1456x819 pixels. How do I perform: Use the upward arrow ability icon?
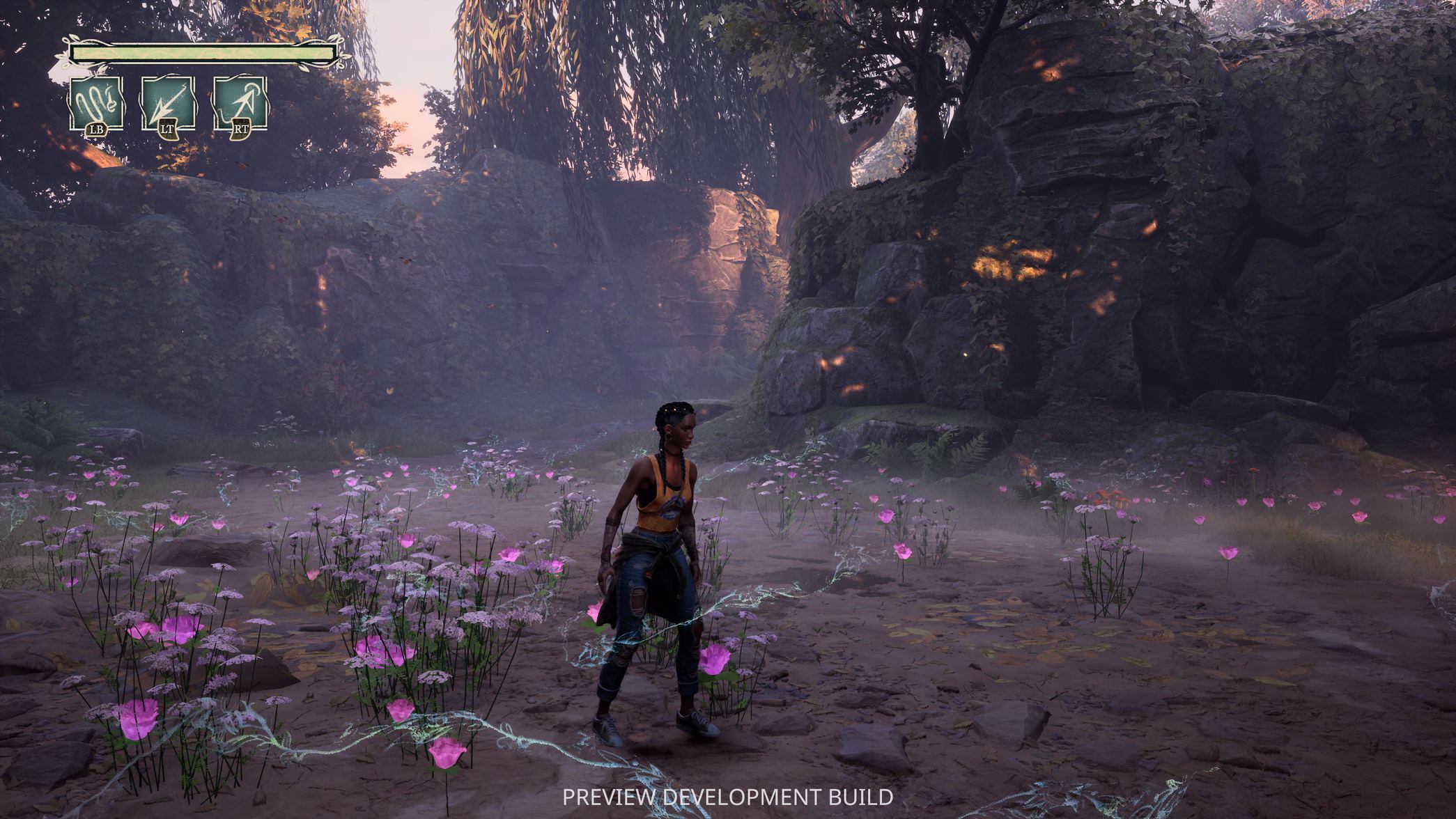(240, 103)
